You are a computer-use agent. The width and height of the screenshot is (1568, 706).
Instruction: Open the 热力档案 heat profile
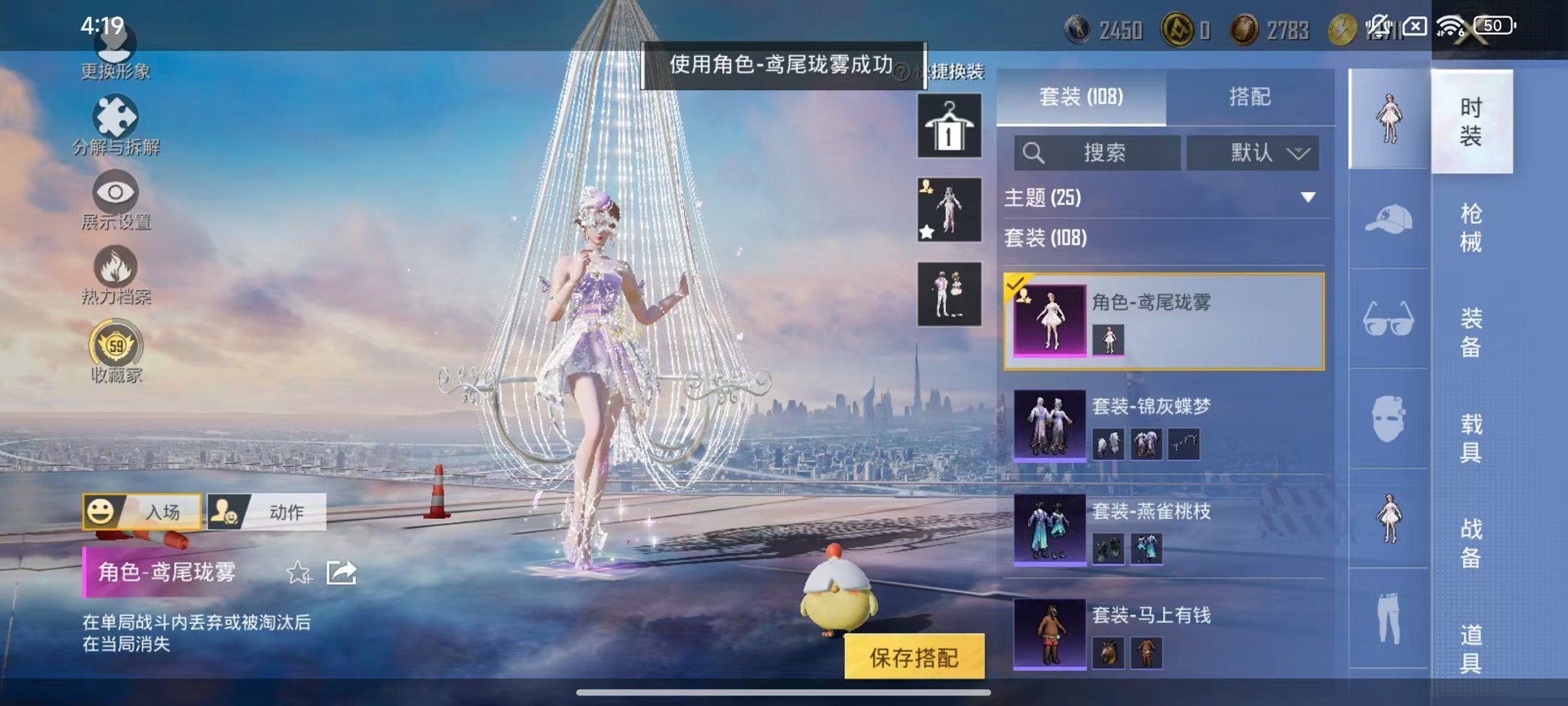pos(115,275)
